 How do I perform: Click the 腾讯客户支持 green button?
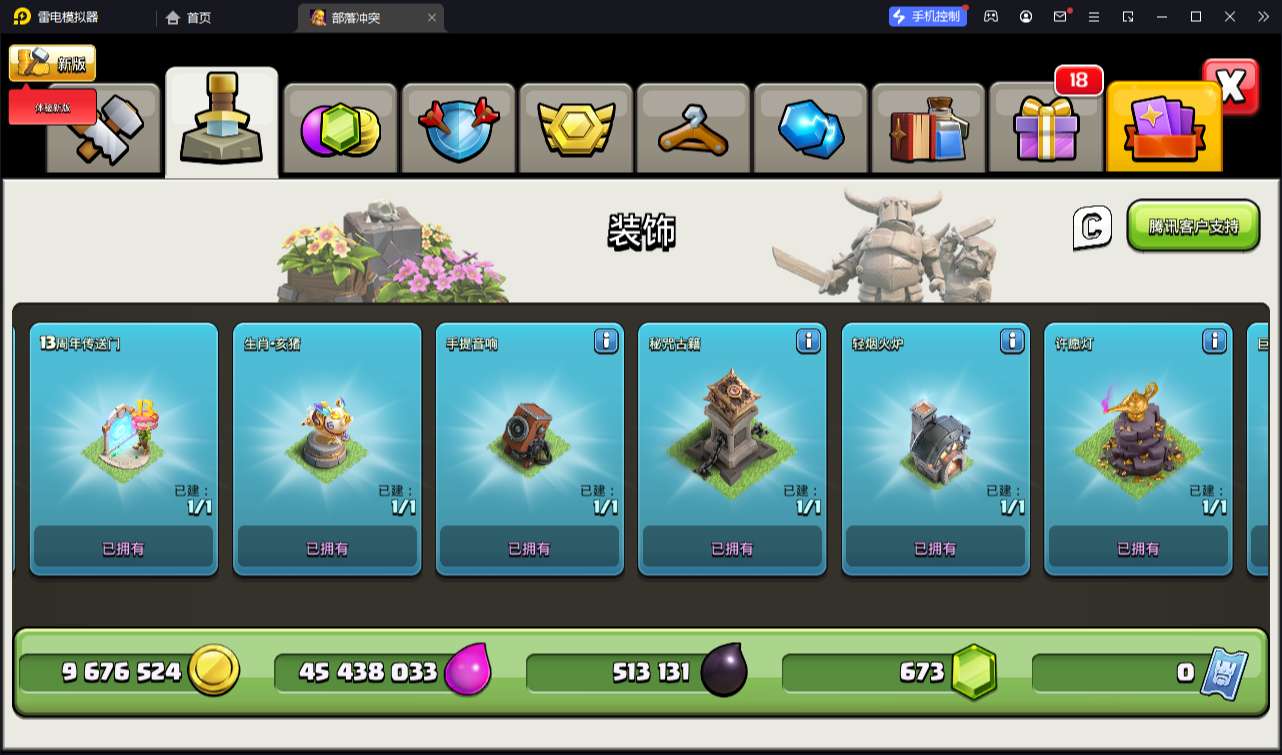[1193, 226]
